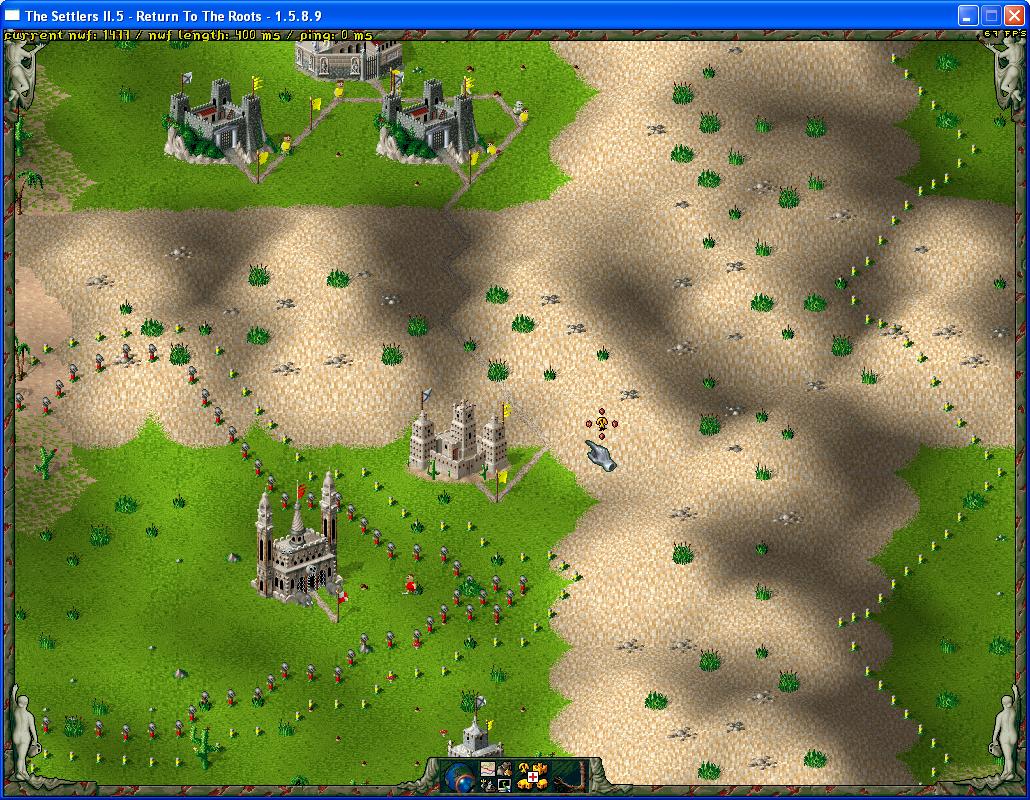Open the minimap with the globe button

click(459, 776)
